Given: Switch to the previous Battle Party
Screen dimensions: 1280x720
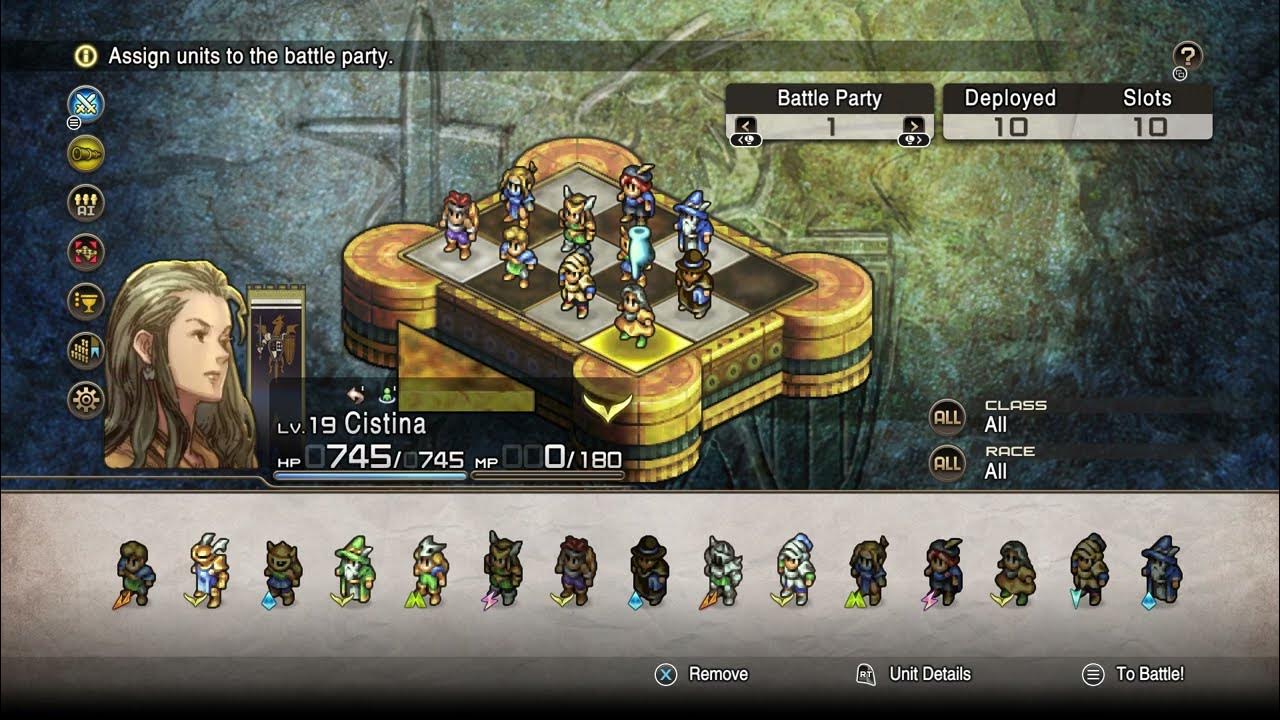Looking at the screenshot, I should (746, 126).
